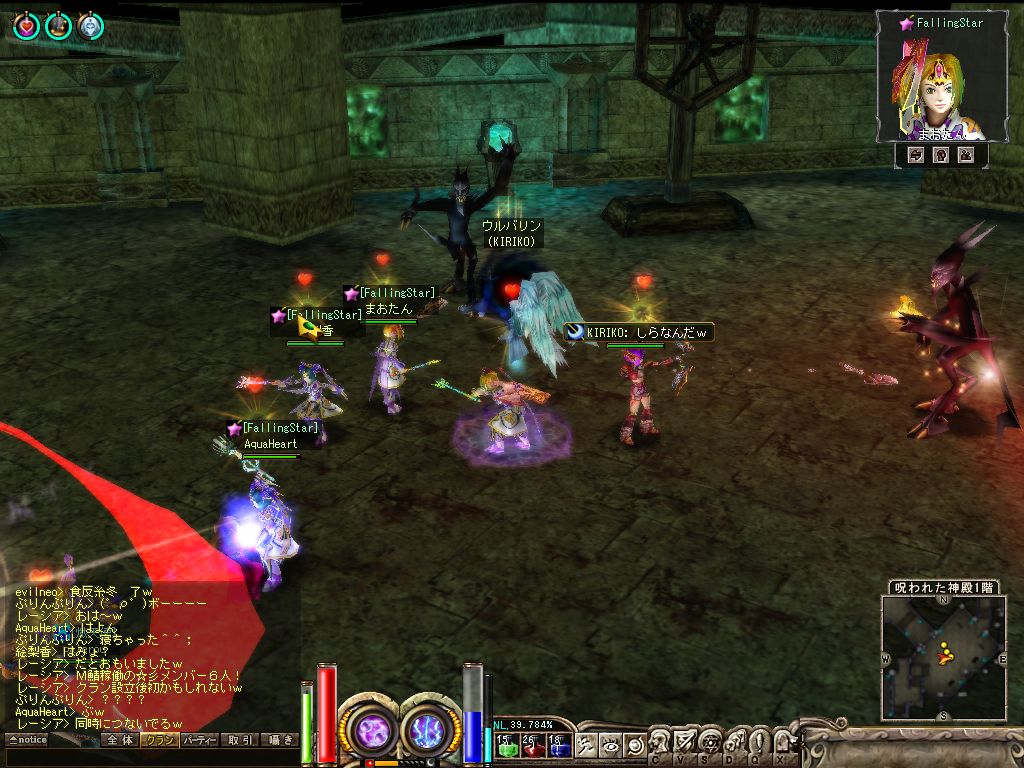Use the blue mana potion slot
Image resolution: width=1024 pixels, height=768 pixels.
coord(558,745)
